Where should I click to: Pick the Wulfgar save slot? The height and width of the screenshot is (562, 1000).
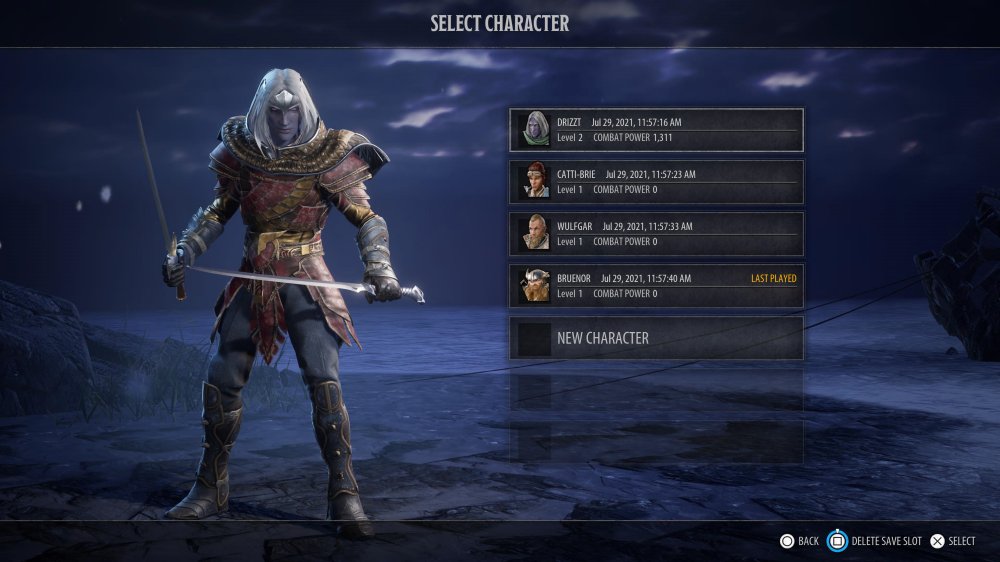[656, 234]
